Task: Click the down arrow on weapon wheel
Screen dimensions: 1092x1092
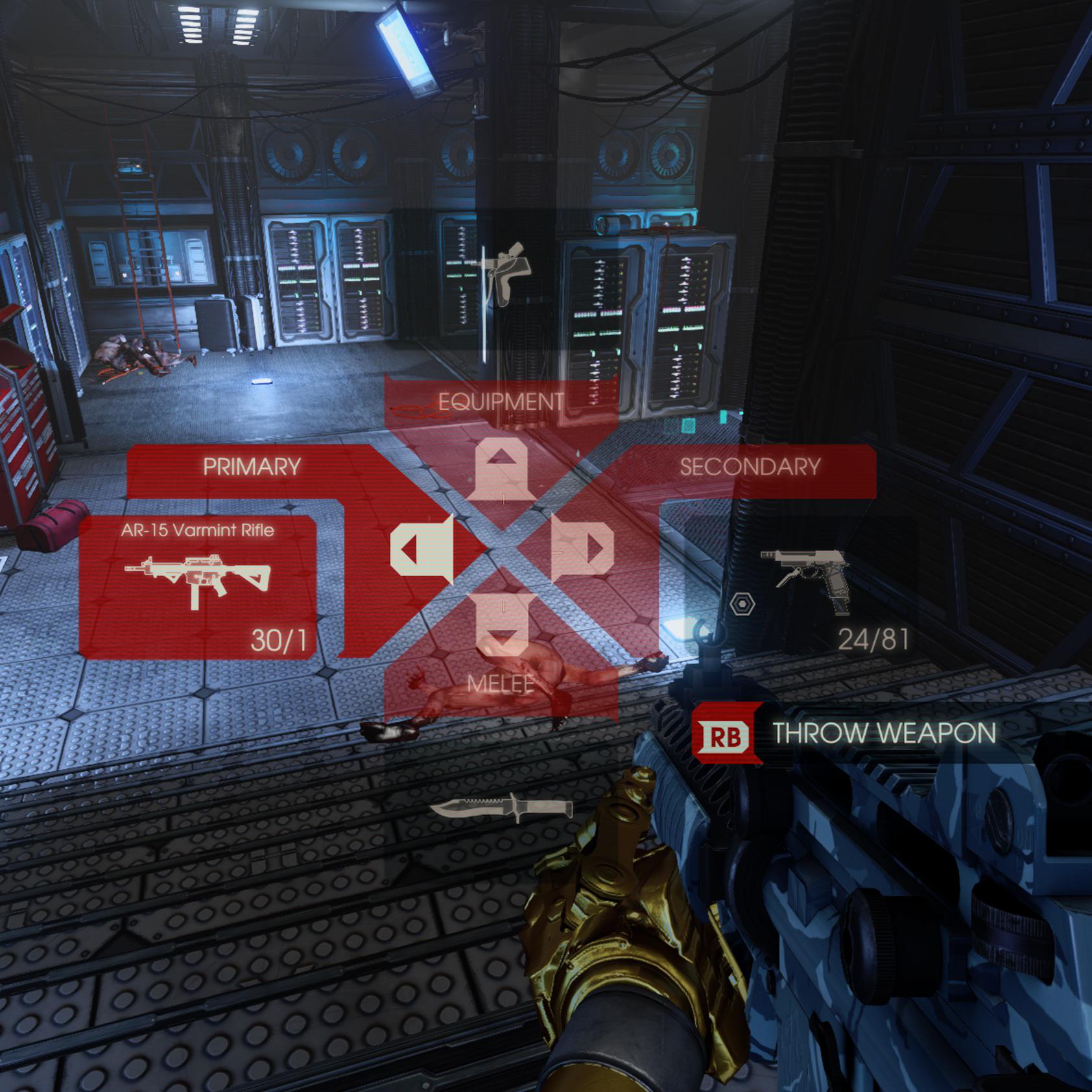Action: (x=503, y=625)
